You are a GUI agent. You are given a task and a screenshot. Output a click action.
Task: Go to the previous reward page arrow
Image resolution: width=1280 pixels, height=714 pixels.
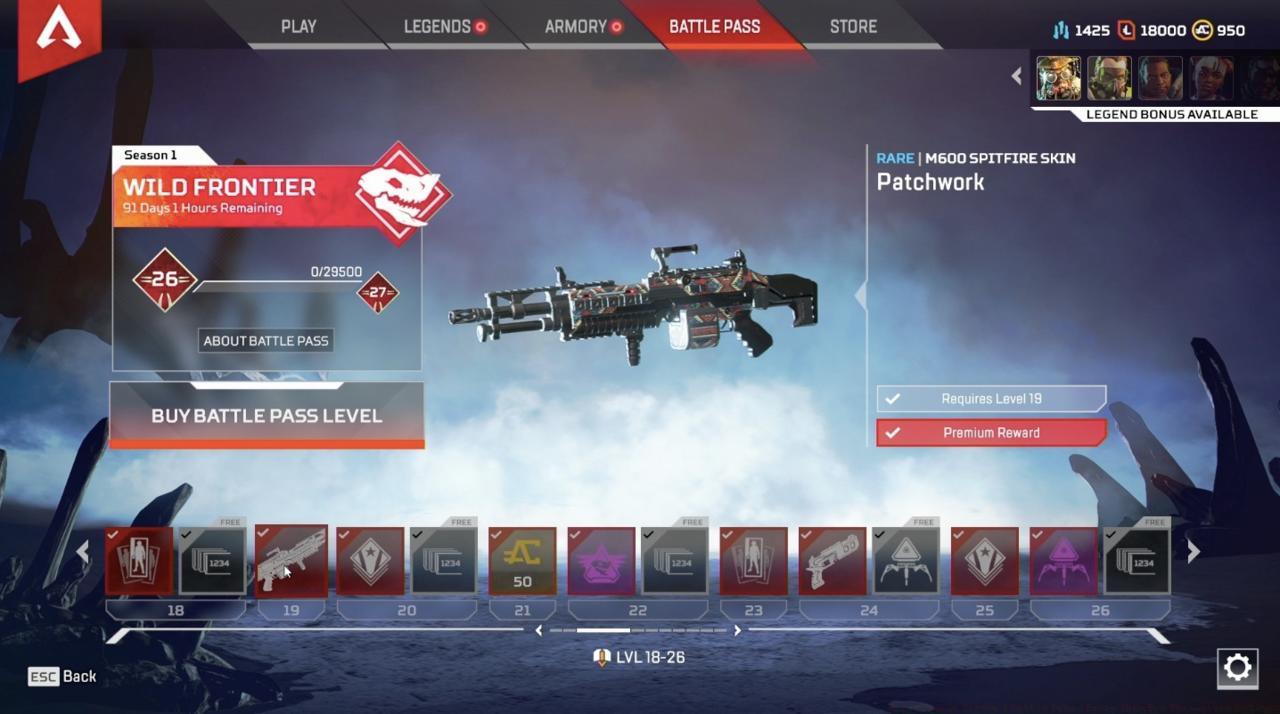(x=539, y=630)
